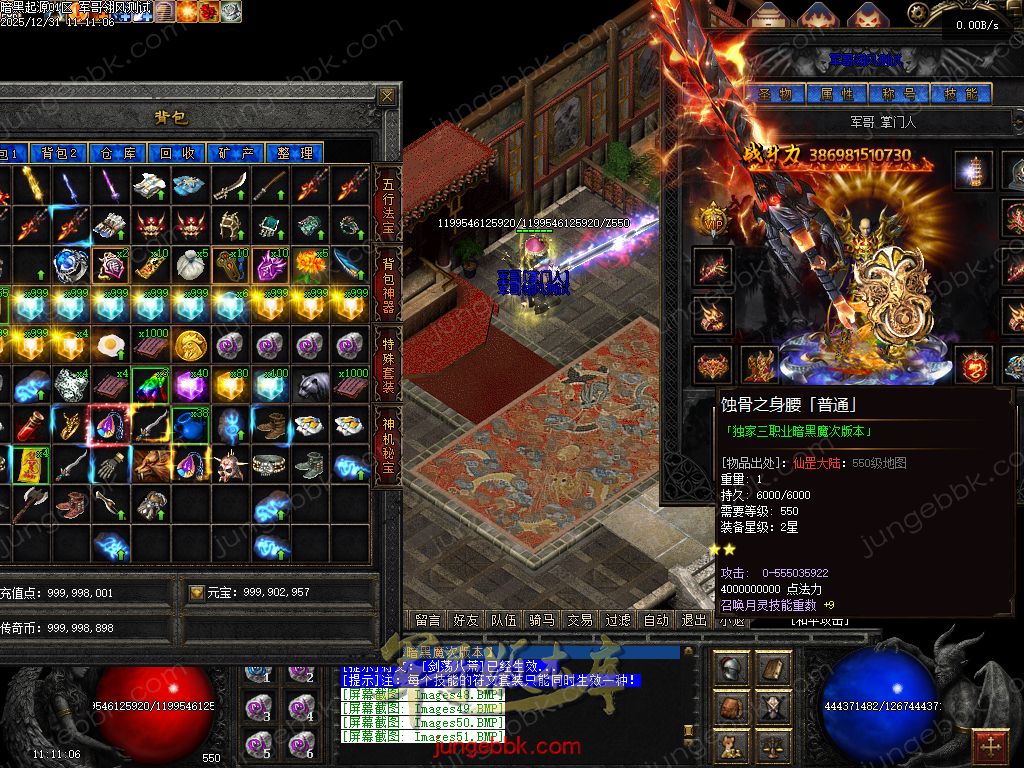Click the 交易 trade button
The height and width of the screenshot is (768, 1024).
[x=579, y=620]
